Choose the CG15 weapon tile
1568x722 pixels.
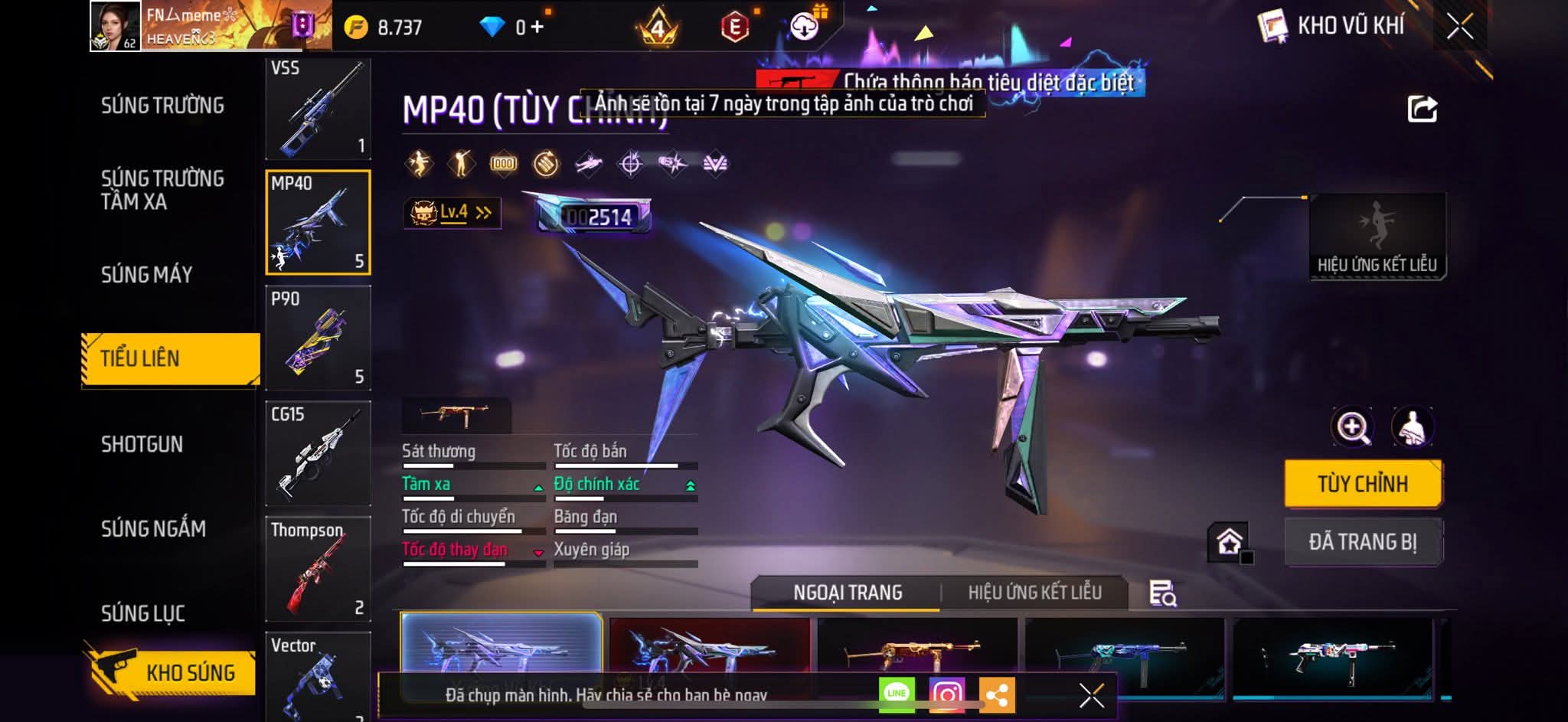[318, 453]
